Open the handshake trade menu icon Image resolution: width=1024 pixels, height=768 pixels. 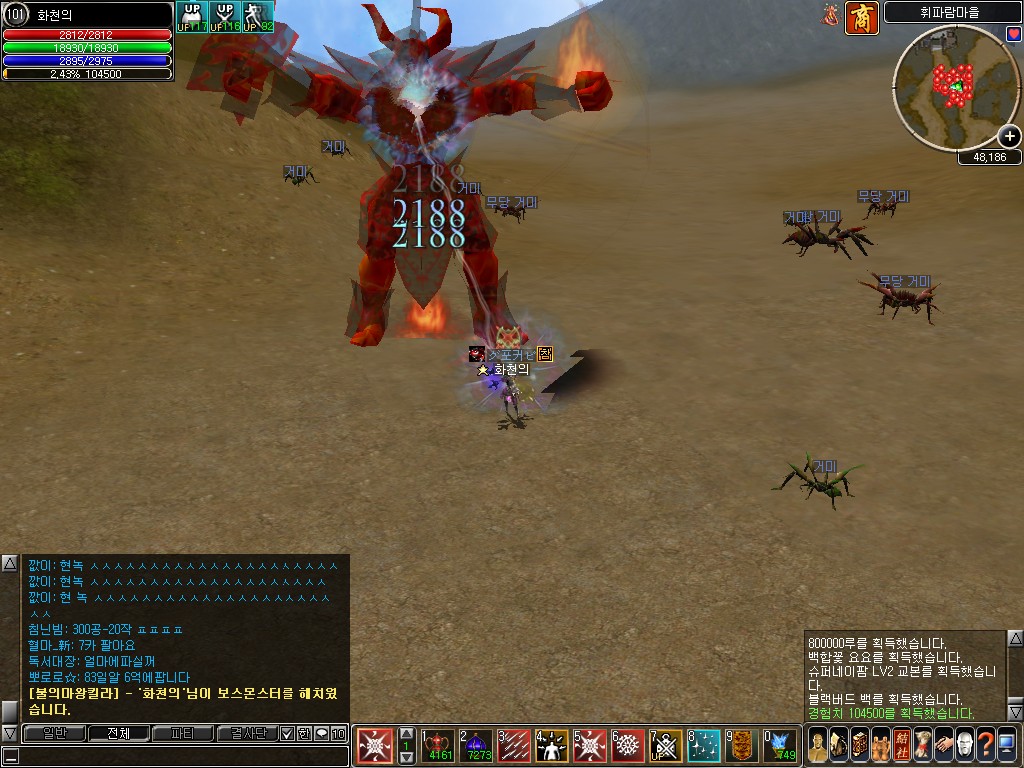[x=943, y=745]
